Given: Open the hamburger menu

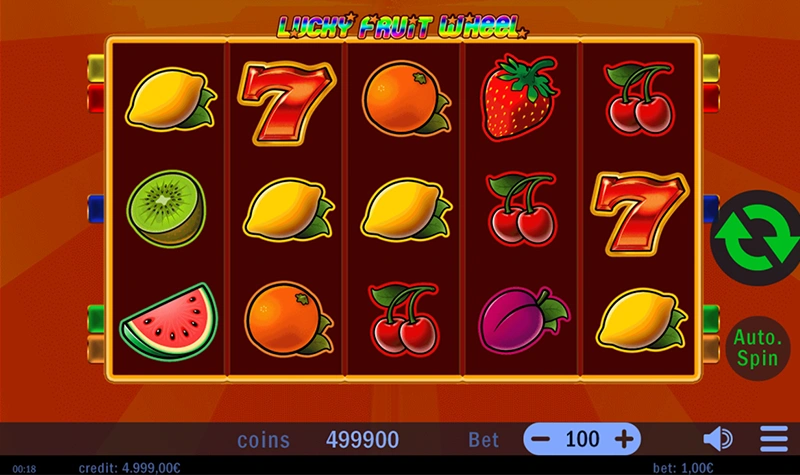Looking at the screenshot, I should point(774,439).
